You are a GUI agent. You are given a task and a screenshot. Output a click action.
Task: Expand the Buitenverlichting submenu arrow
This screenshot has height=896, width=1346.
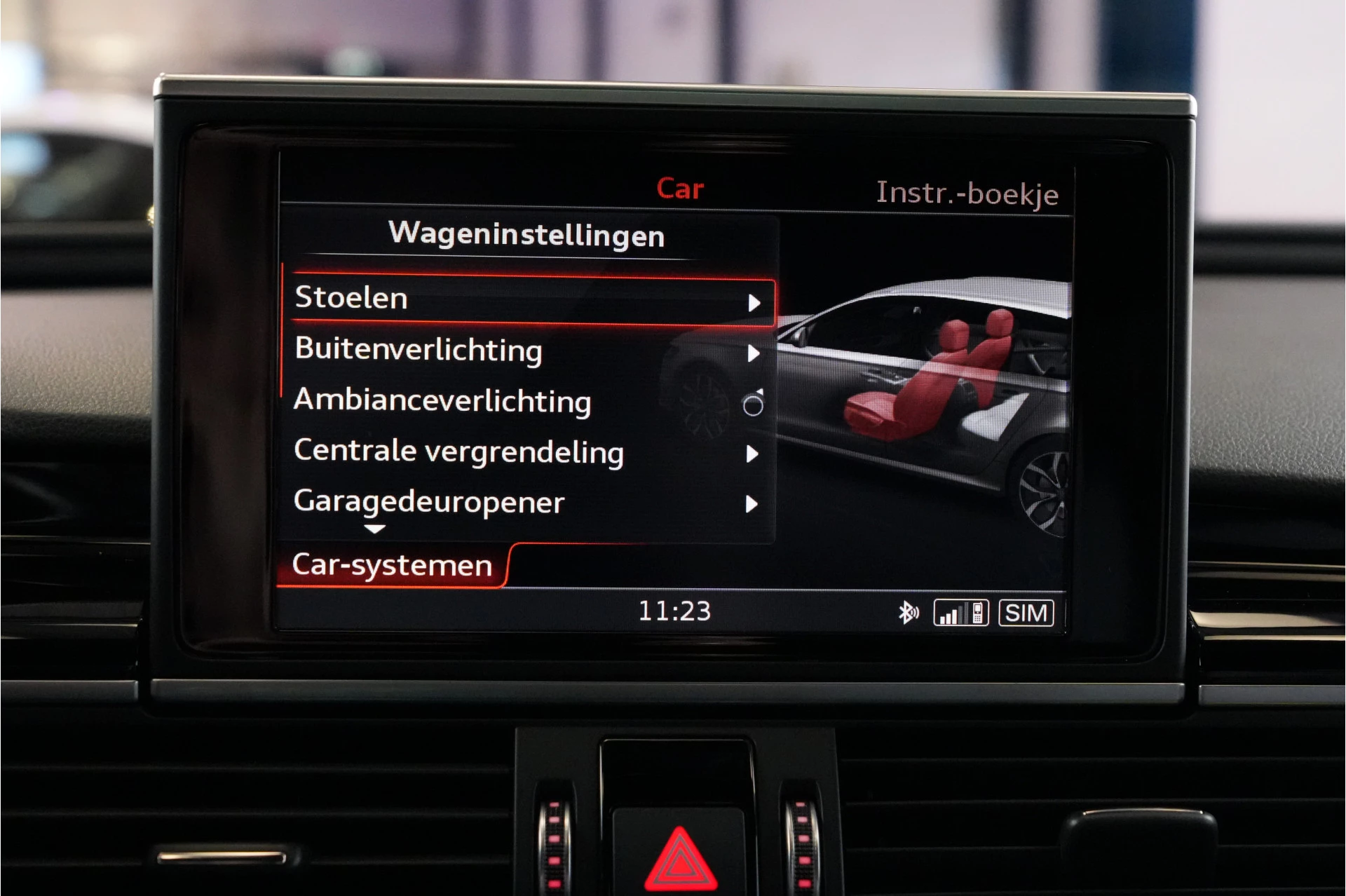coord(755,354)
